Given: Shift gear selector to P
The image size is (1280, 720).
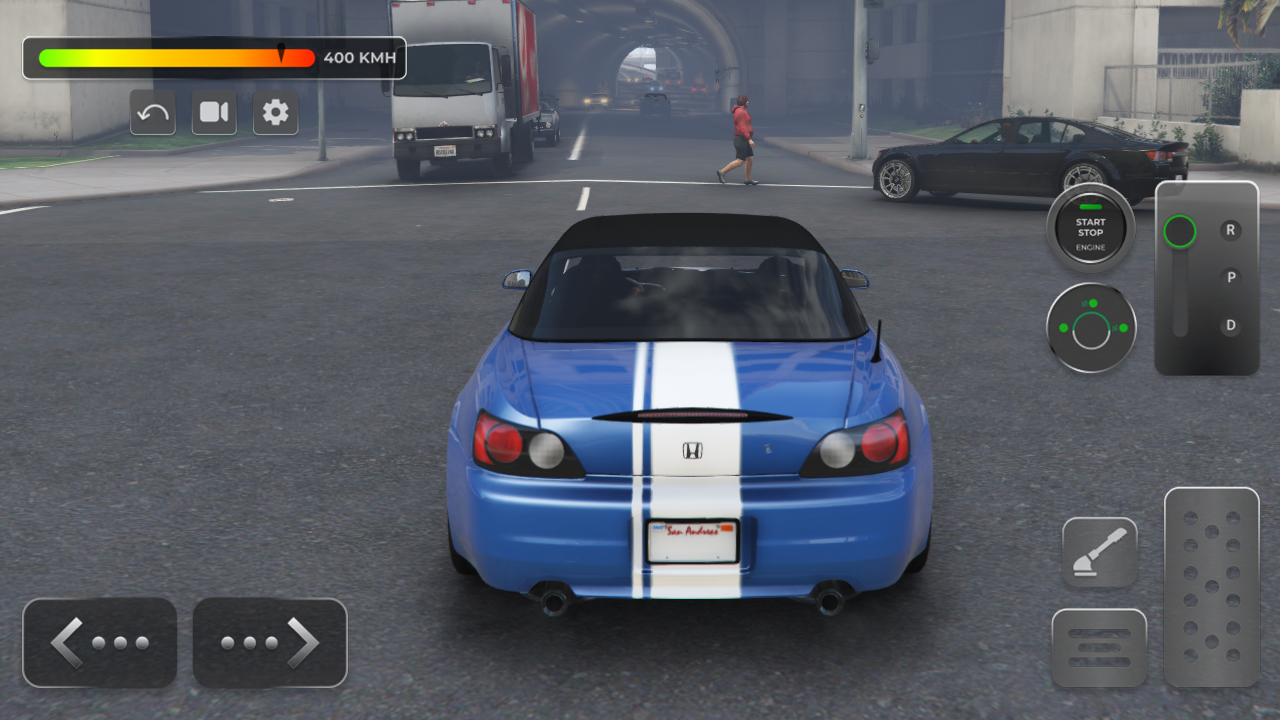Looking at the screenshot, I should 1231,278.
